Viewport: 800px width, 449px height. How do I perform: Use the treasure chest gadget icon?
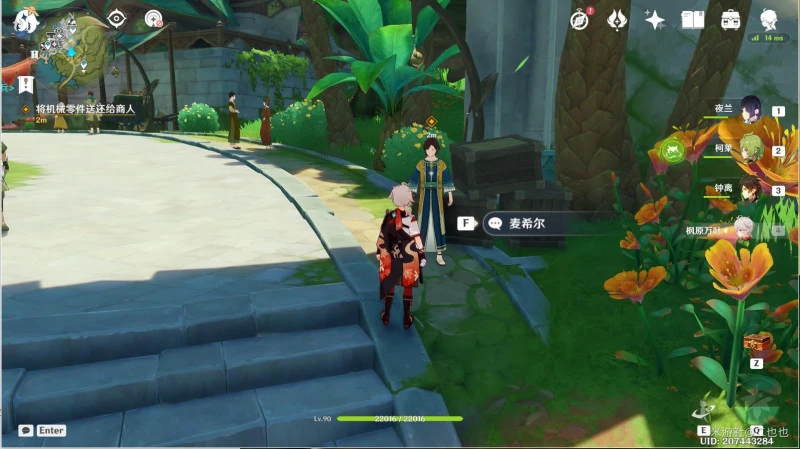point(757,343)
